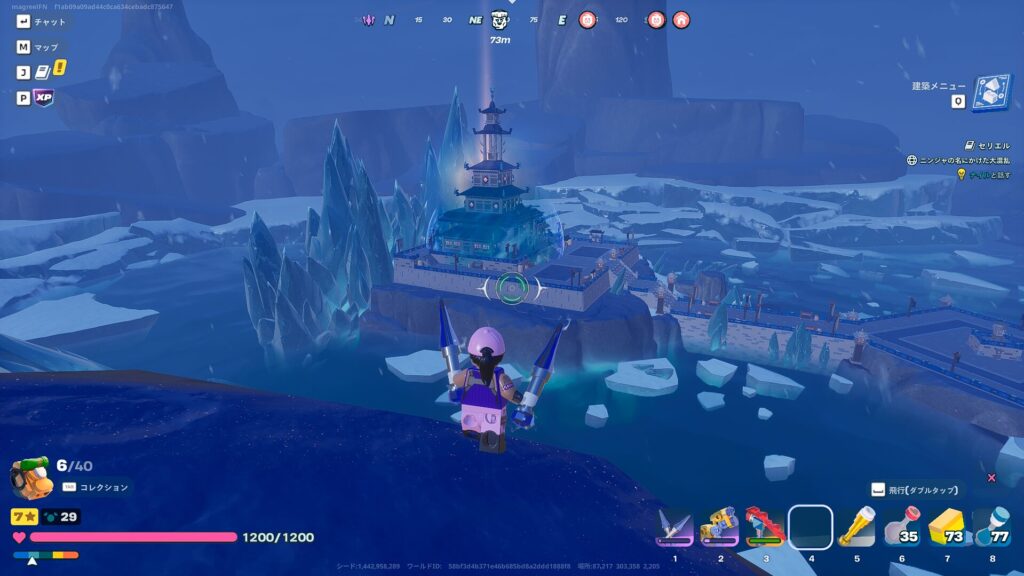Pick the yellow block stack of 73

[x=946, y=526]
